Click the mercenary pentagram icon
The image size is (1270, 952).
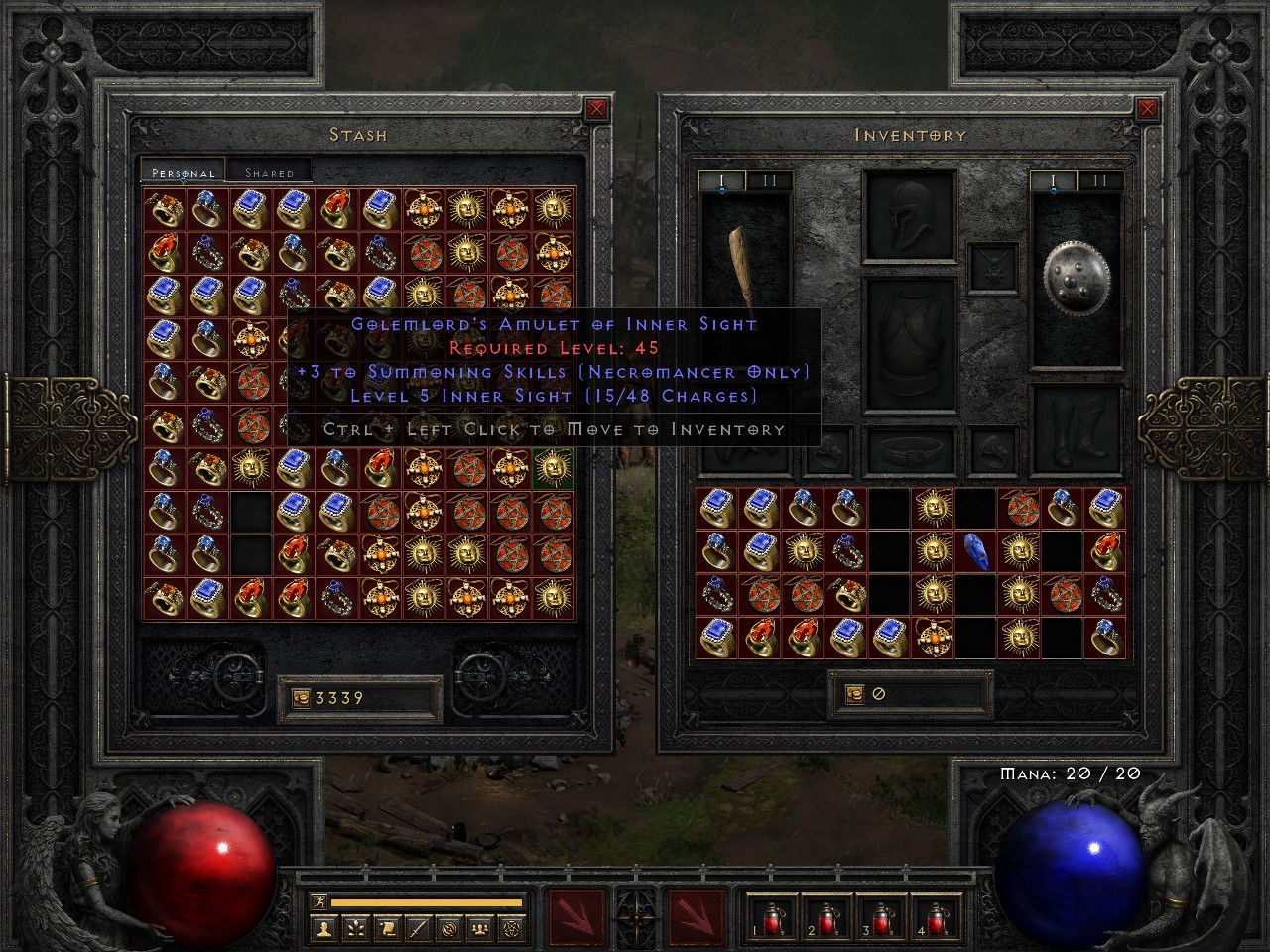(511, 930)
